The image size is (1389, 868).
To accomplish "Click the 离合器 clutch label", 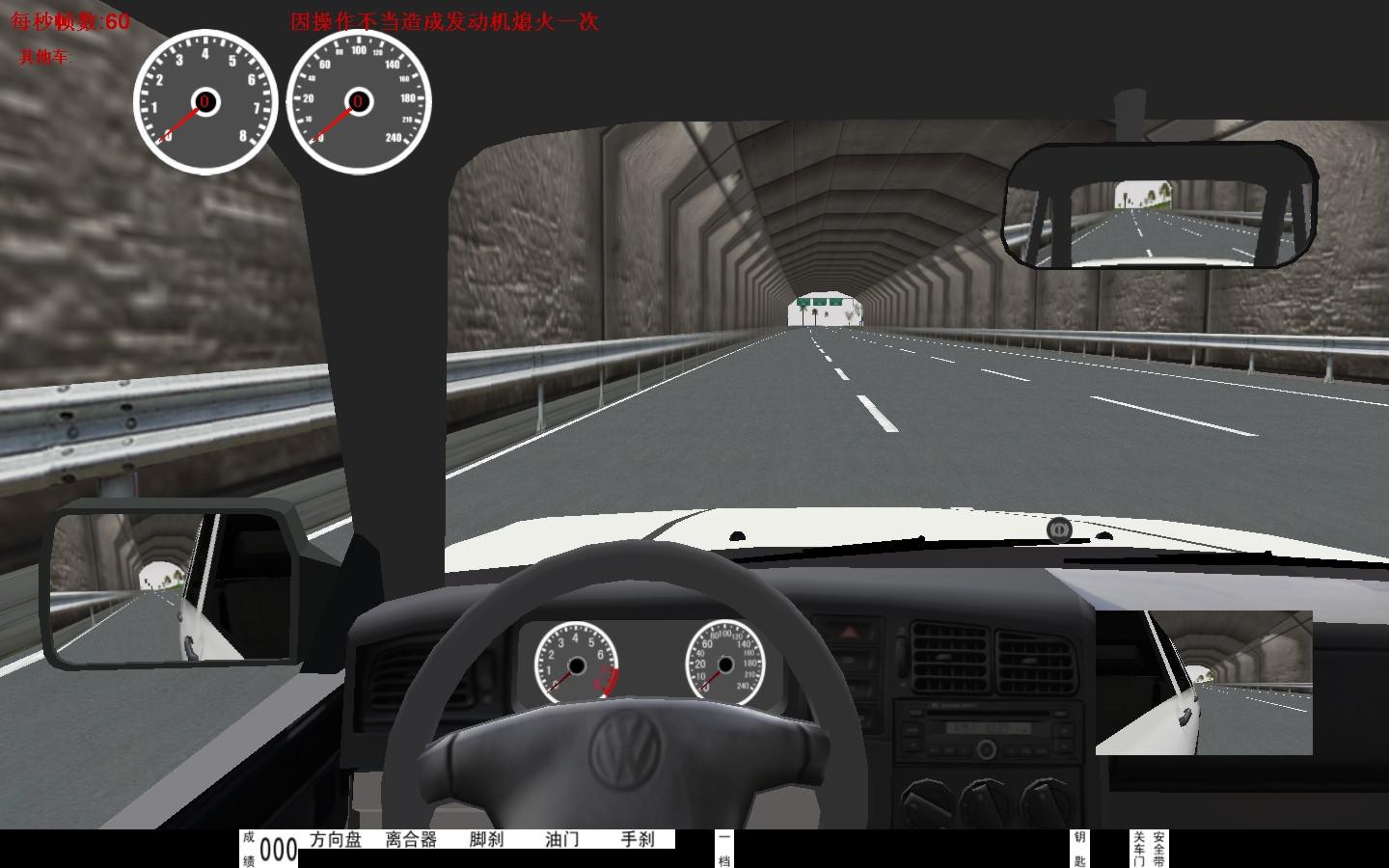I will [411, 840].
